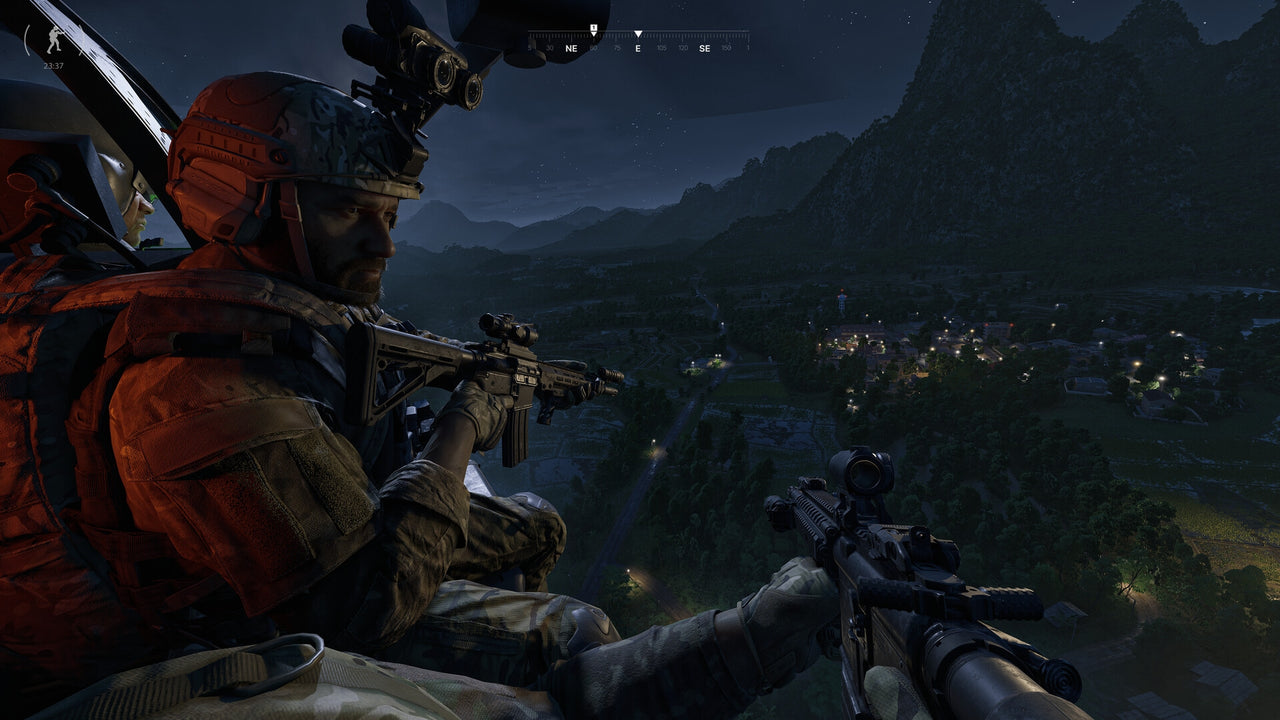Image resolution: width=1280 pixels, height=720 pixels.
Task: Click the white heading triangle on the compass
Action: coord(638,33)
